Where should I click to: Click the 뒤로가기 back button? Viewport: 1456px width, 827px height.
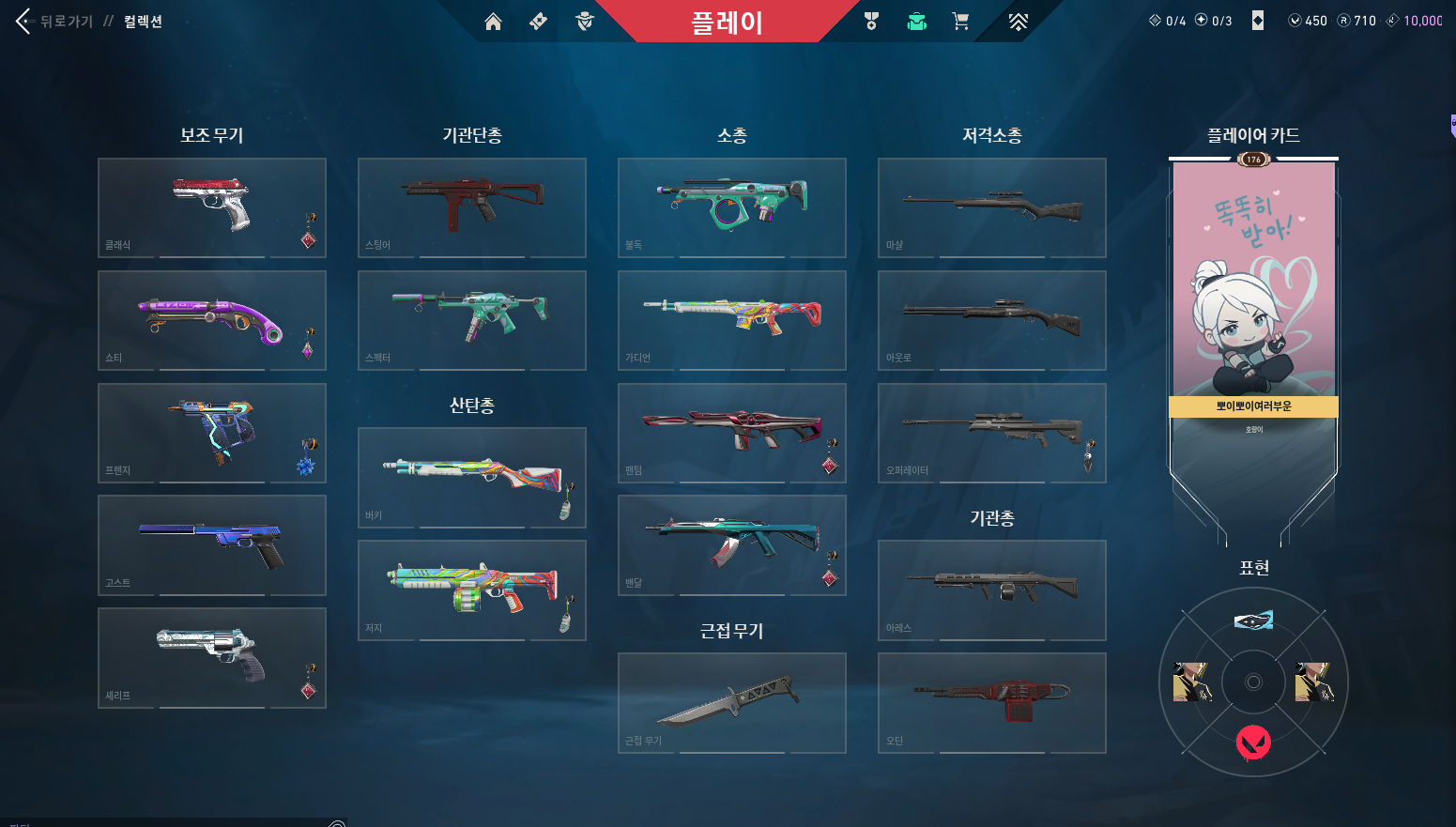tap(21, 21)
